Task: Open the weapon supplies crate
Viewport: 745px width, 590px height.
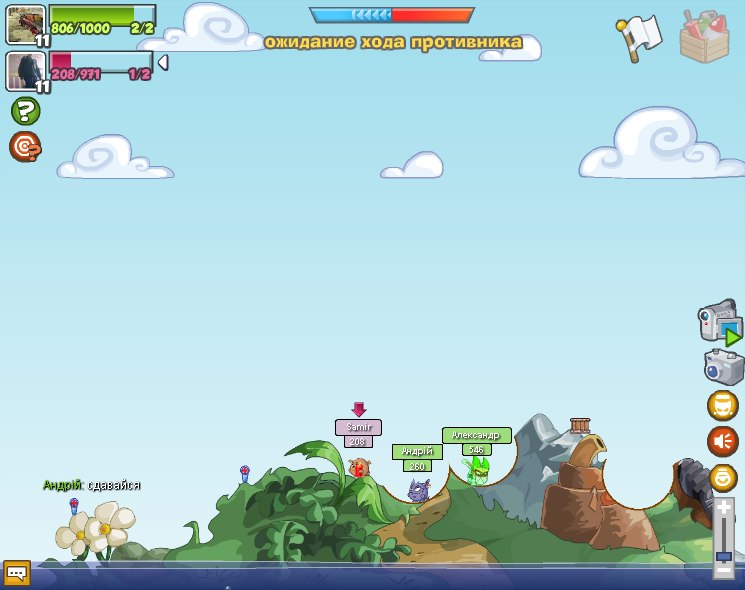Action: pyautogui.click(x=704, y=36)
